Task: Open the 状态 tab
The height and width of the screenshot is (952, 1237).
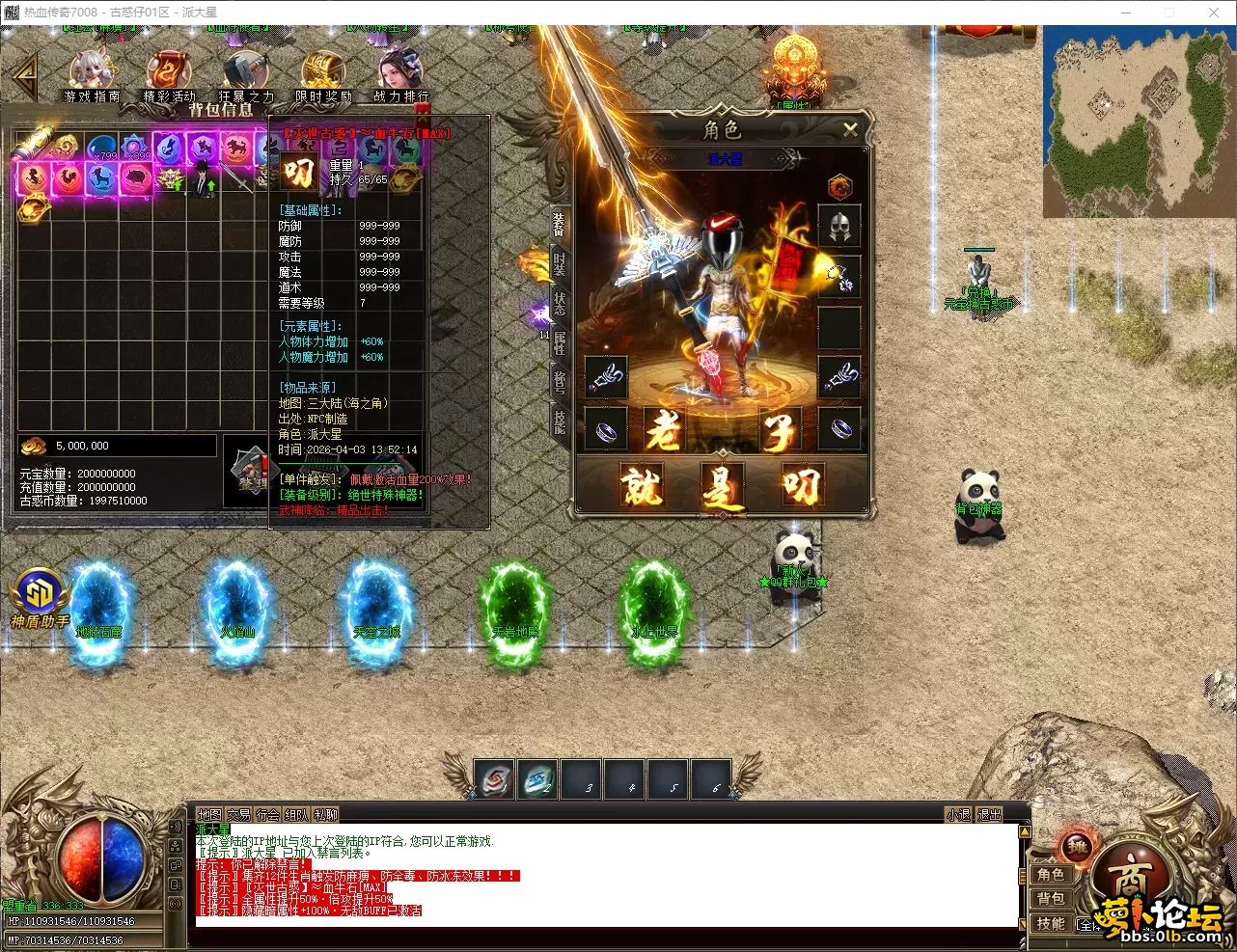Action: tap(560, 303)
